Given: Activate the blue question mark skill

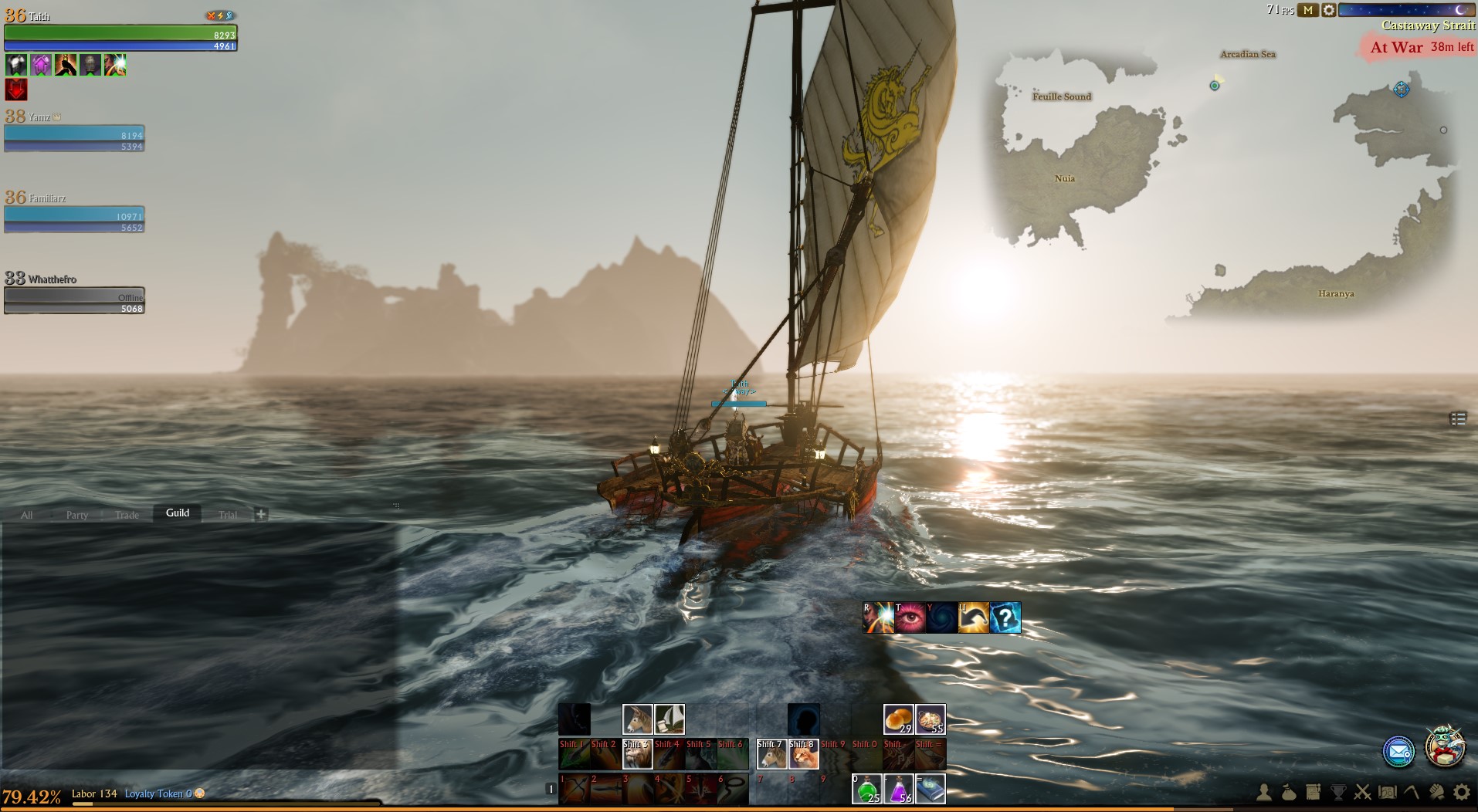Looking at the screenshot, I should pos(1005,617).
